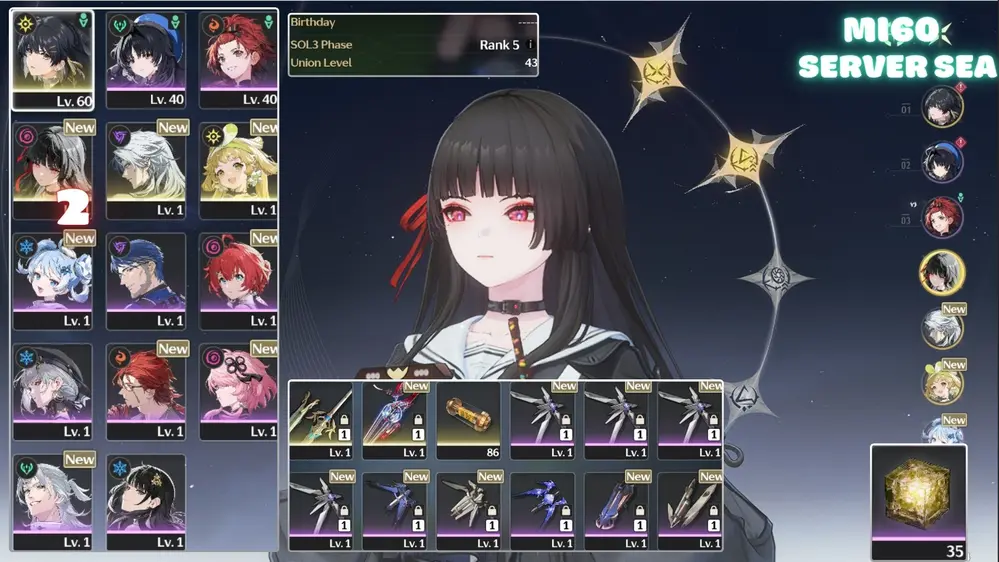Select the Lv. 60 black-haired character tile
The image size is (999, 562).
tap(52, 58)
